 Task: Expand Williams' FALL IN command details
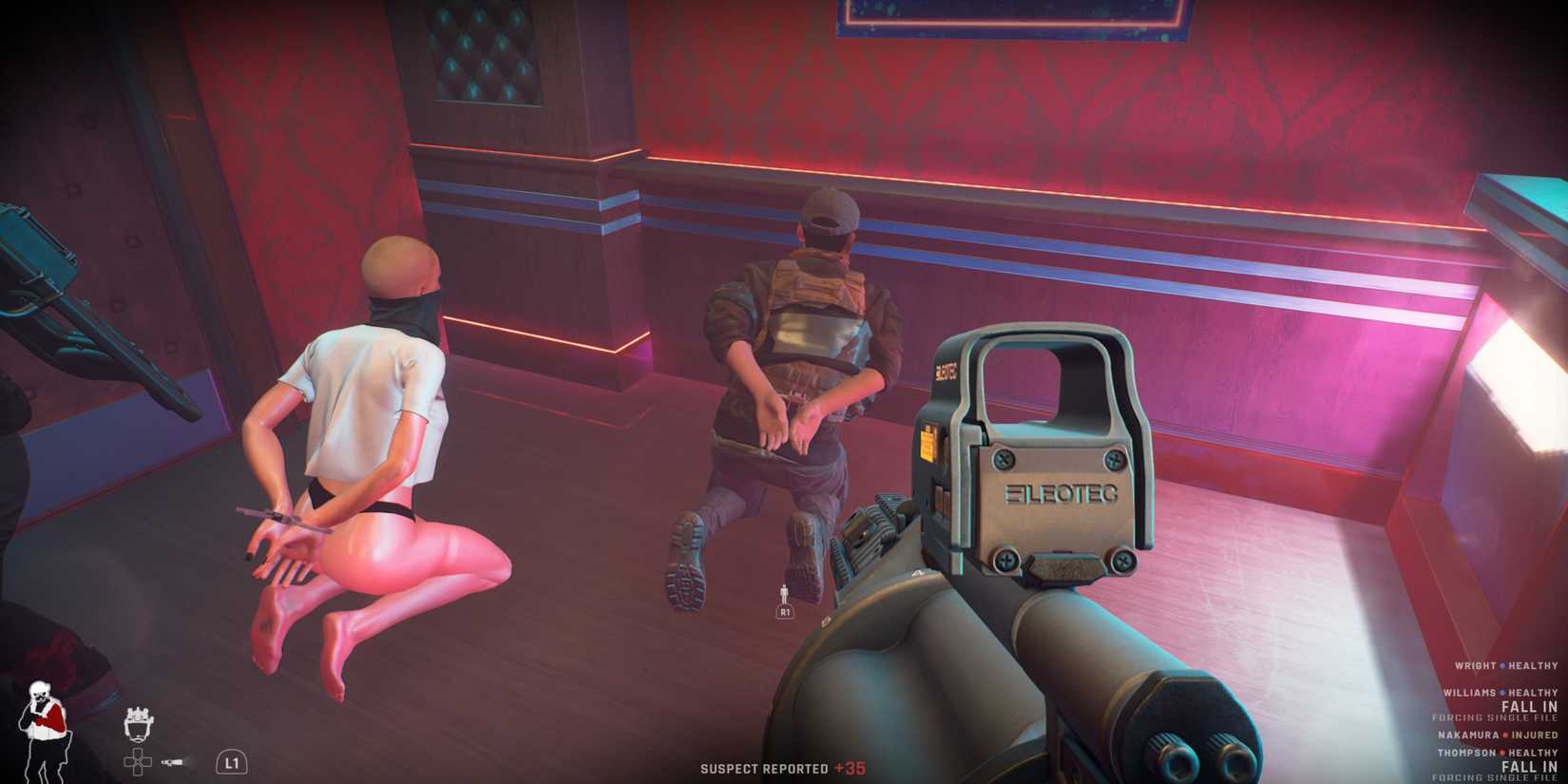pyautogui.click(x=1529, y=707)
